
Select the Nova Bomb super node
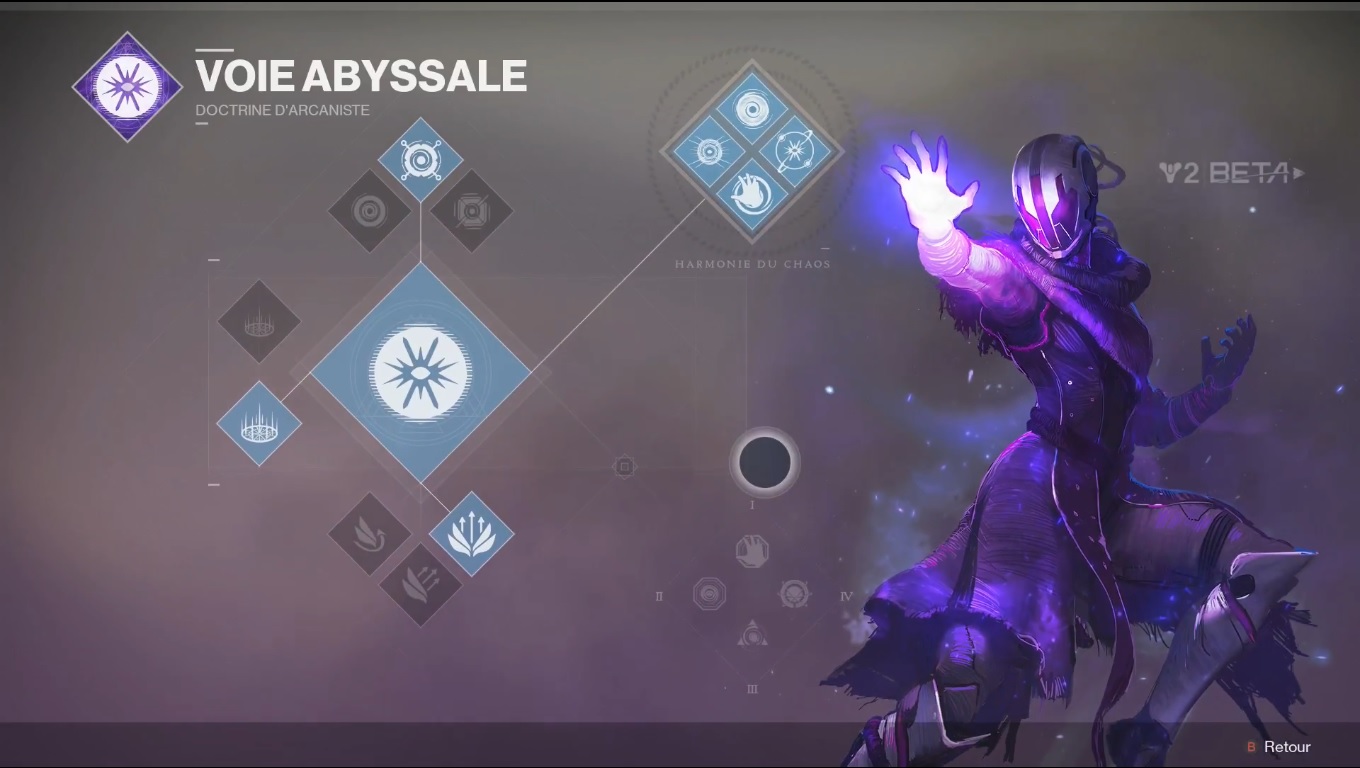pos(420,370)
